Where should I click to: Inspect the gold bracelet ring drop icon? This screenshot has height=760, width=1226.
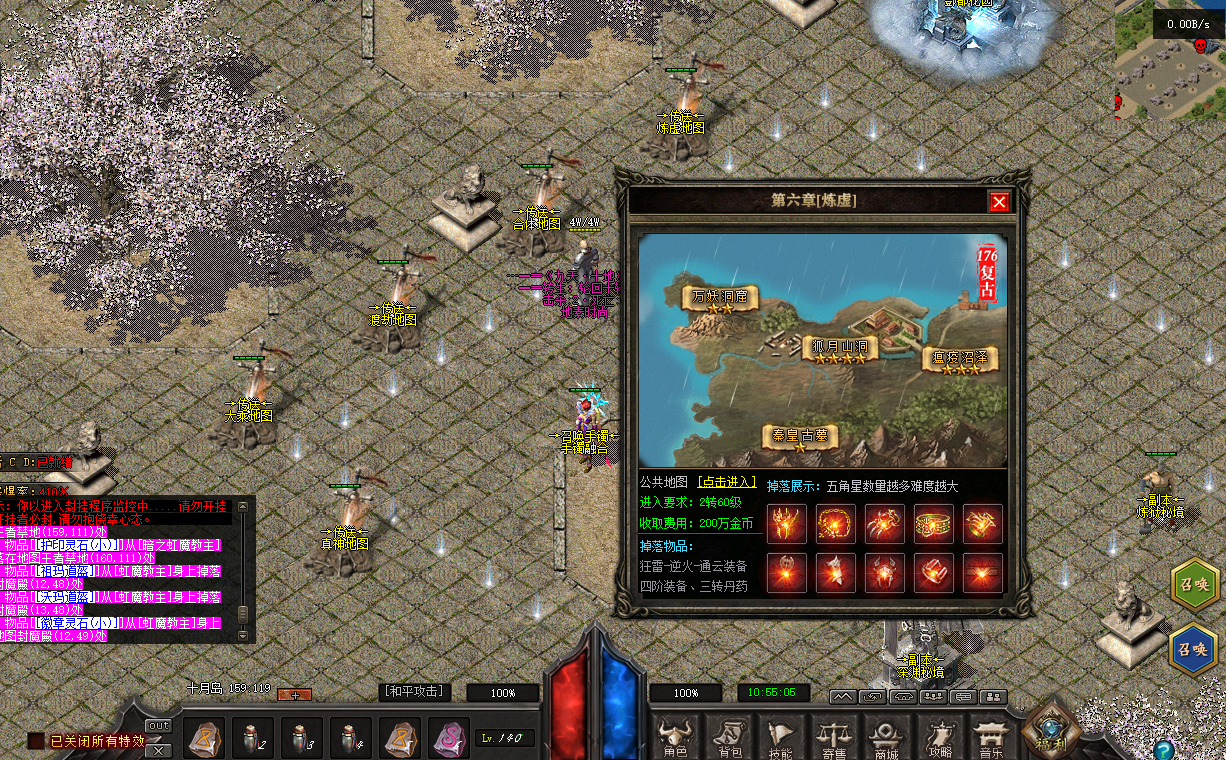pyautogui.click(x=934, y=525)
